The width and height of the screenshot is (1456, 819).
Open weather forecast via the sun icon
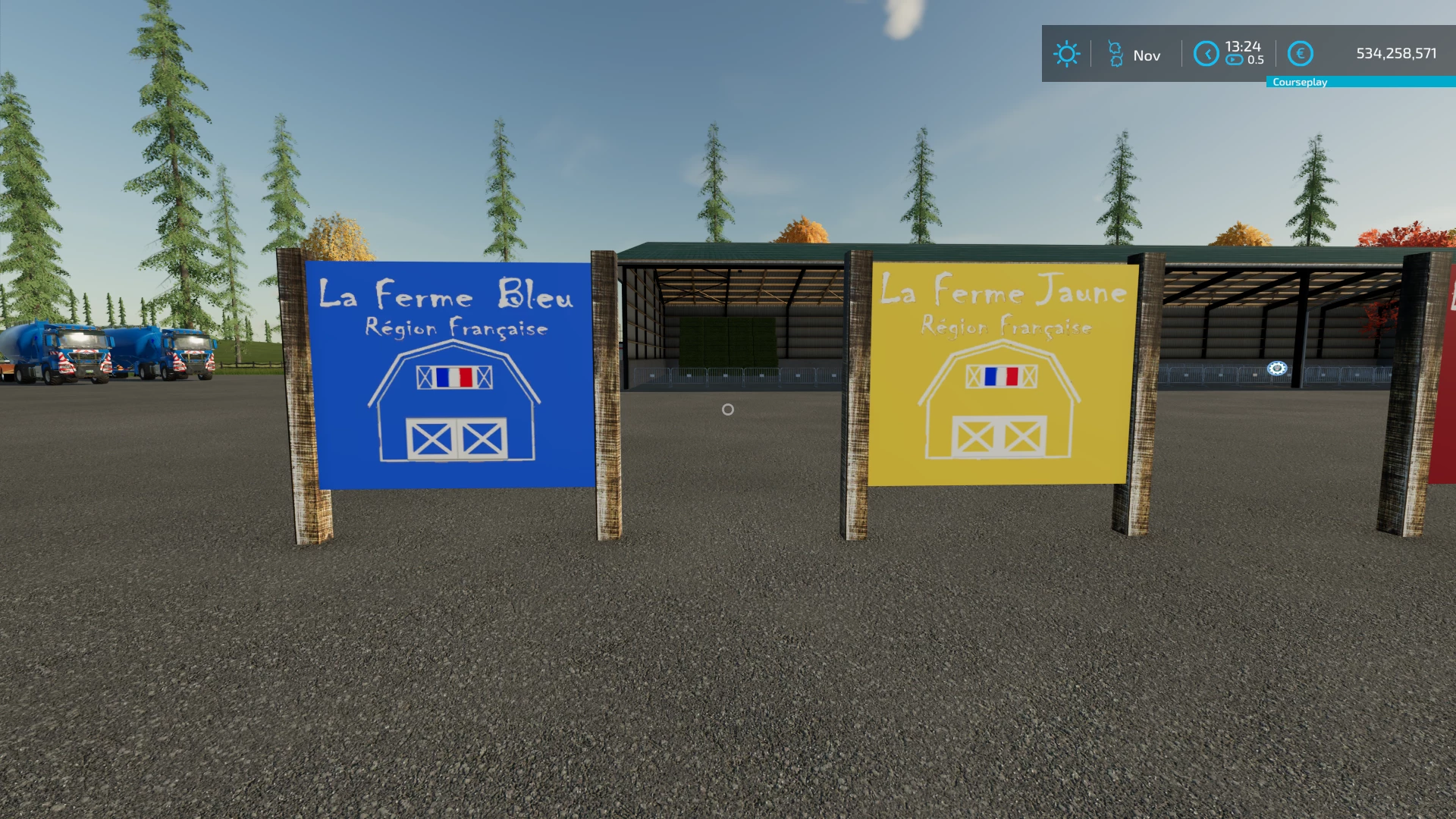tap(1066, 54)
